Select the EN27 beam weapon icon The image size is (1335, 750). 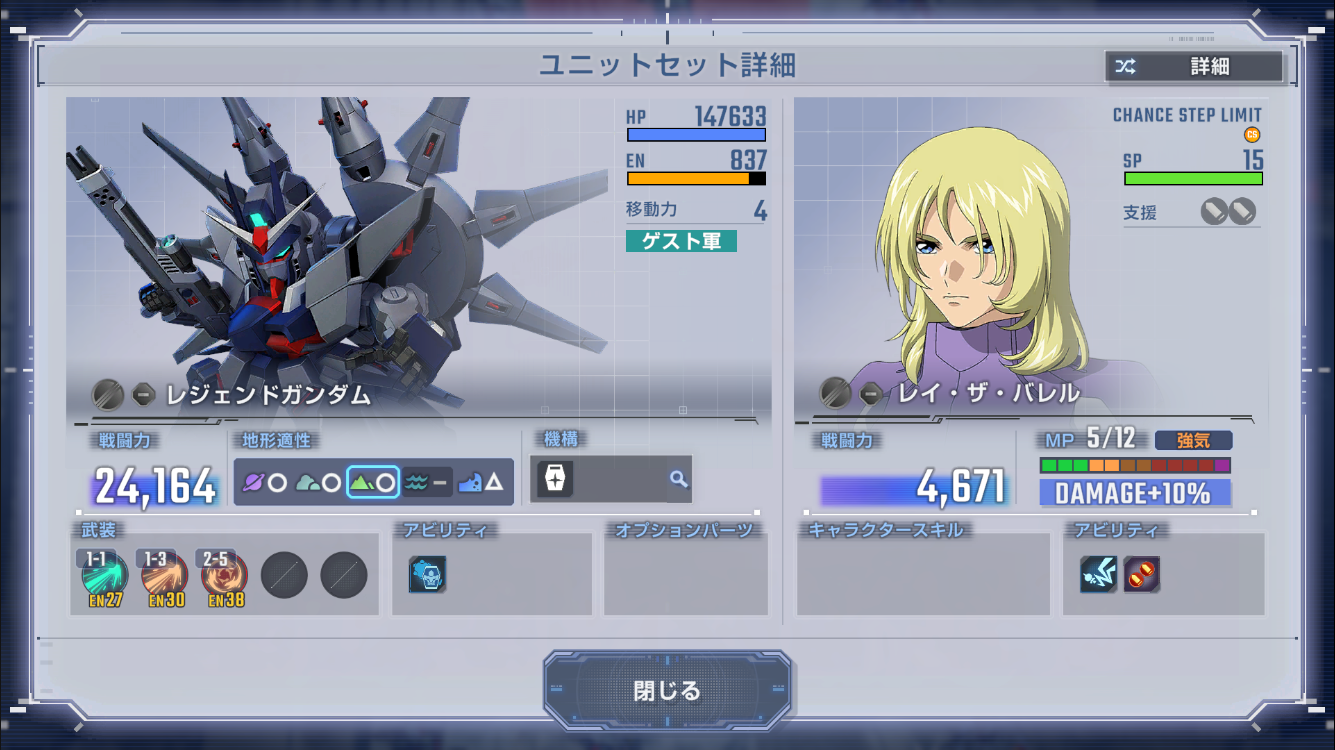click(104, 576)
